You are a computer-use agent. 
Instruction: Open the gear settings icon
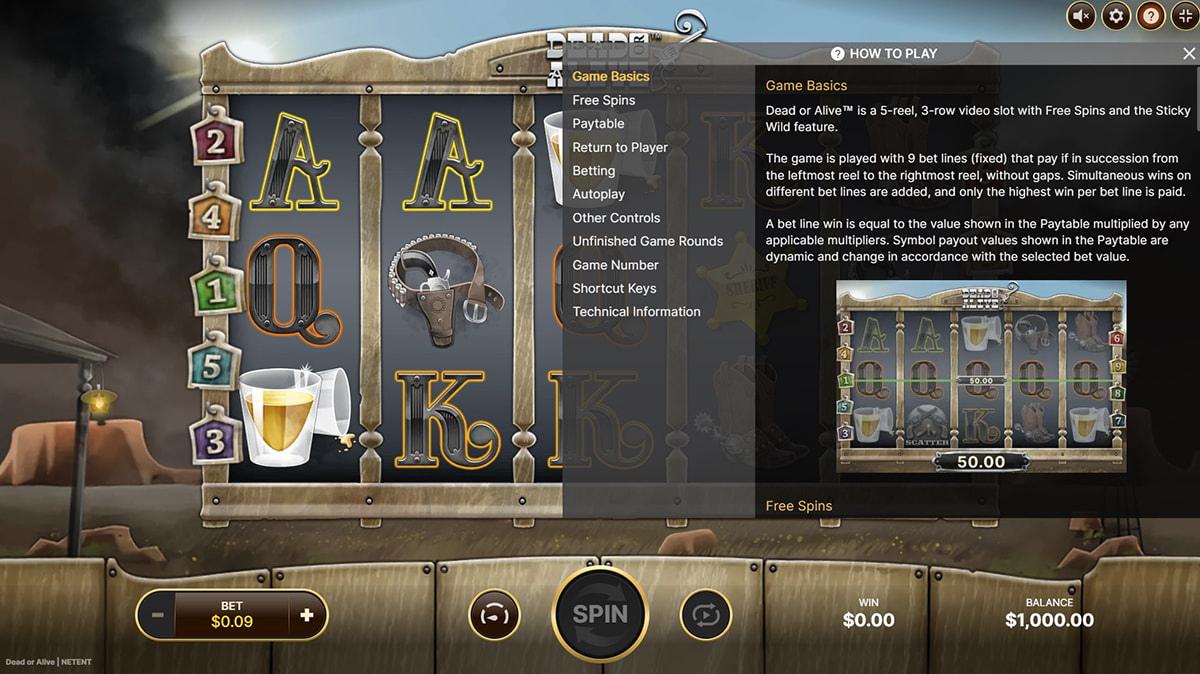pyautogui.click(x=1116, y=16)
